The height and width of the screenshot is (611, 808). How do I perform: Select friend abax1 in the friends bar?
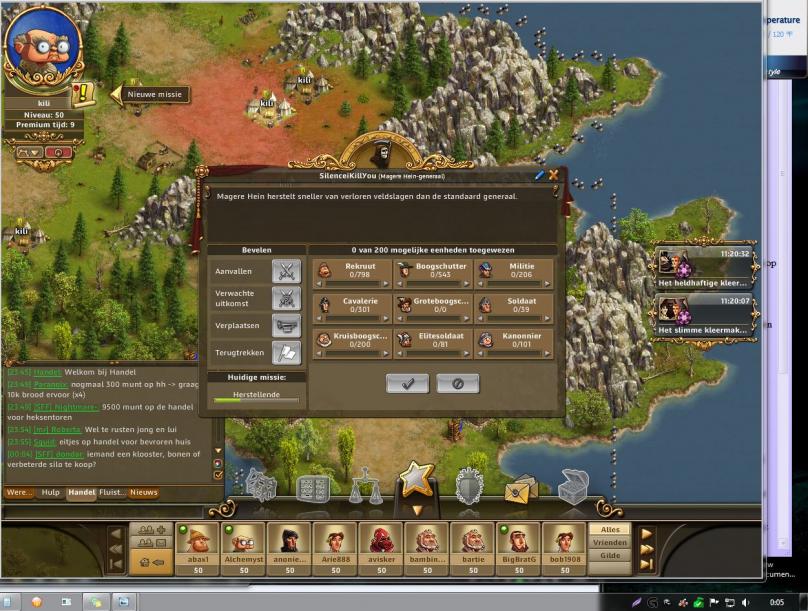[x=197, y=545]
